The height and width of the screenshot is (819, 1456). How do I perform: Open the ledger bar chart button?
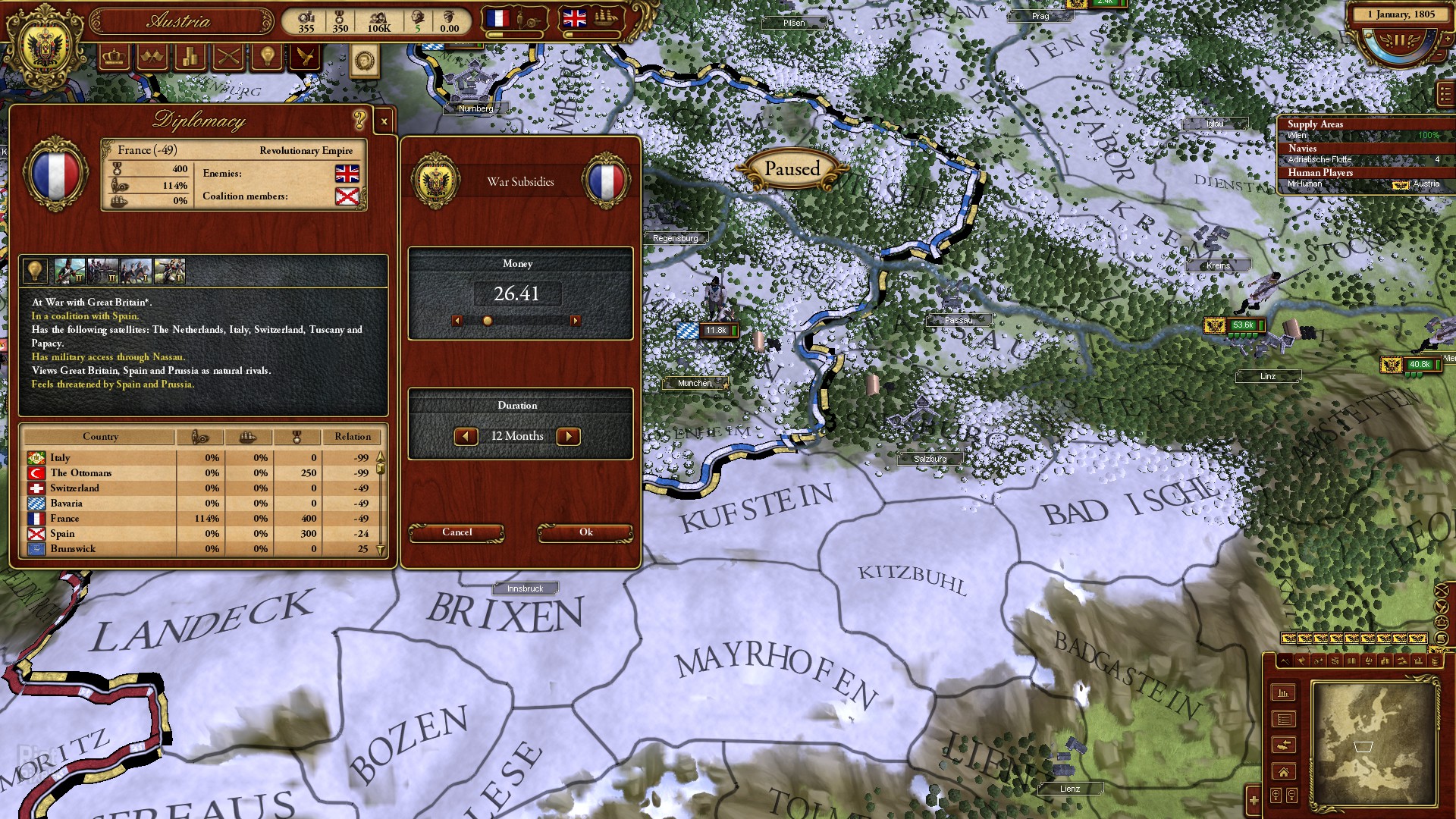(x=1283, y=692)
